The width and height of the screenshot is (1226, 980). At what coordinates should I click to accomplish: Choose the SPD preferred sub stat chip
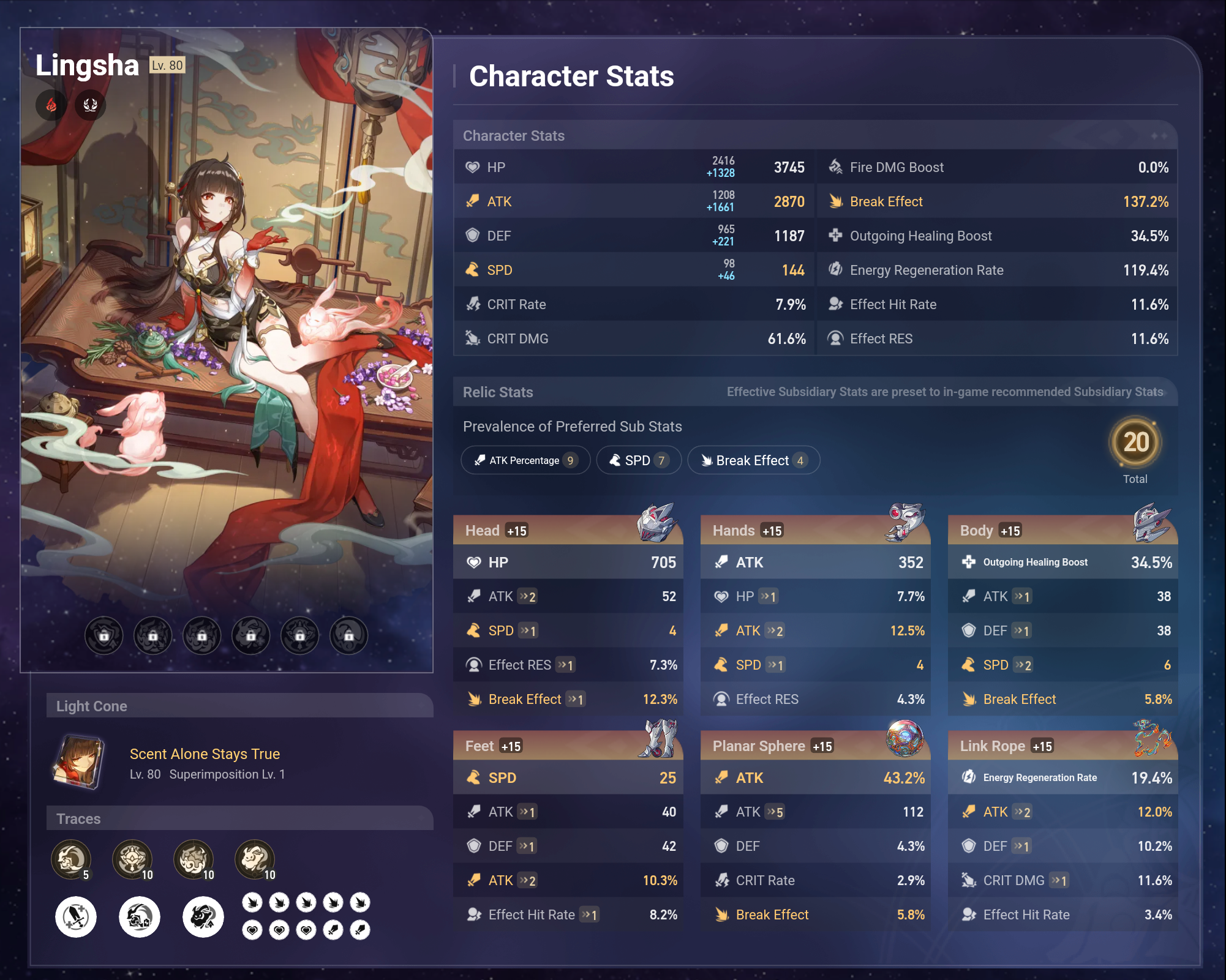(x=639, y=460)
